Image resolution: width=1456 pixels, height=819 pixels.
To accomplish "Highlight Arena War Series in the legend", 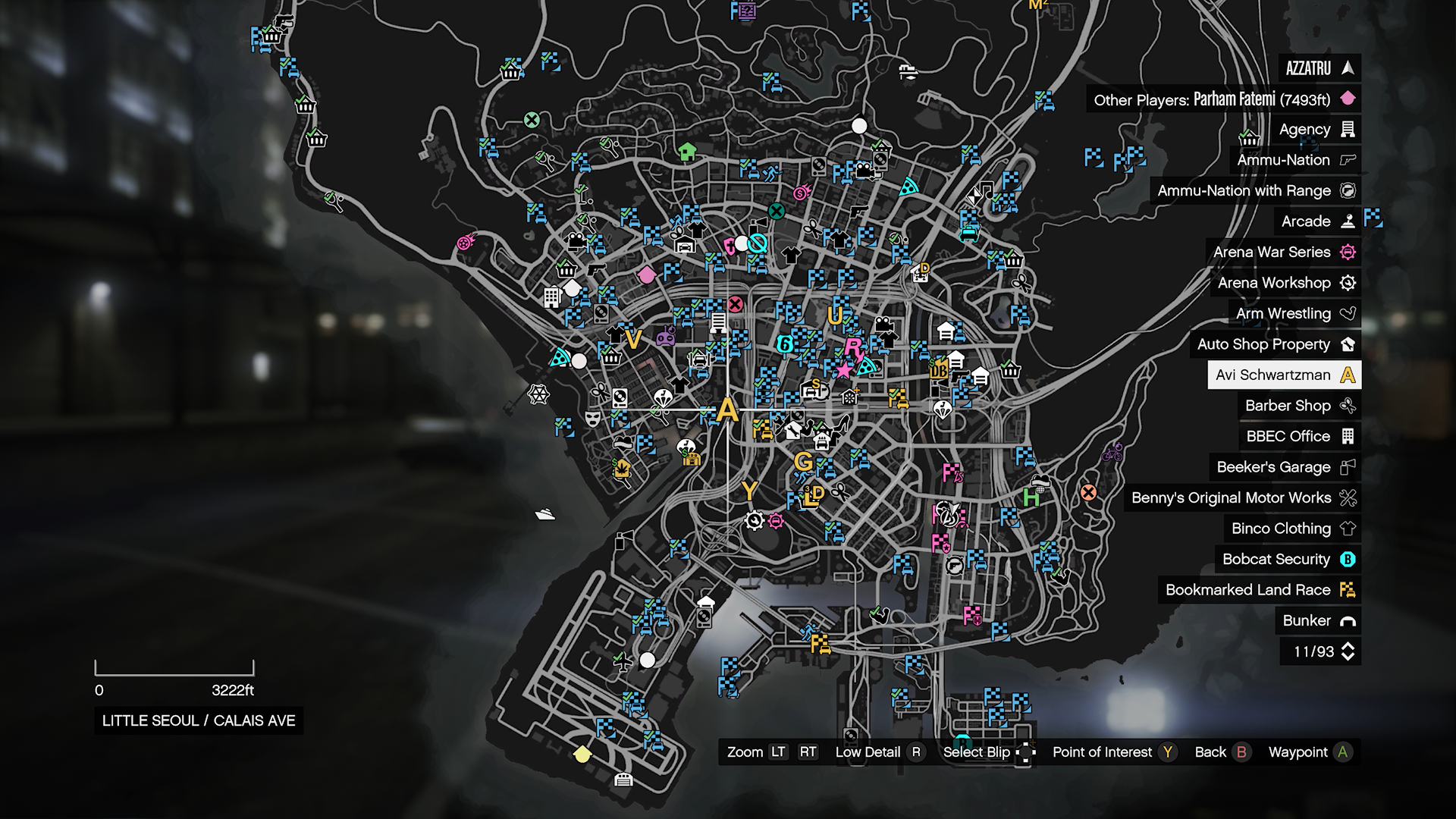I will [1283, 252].
